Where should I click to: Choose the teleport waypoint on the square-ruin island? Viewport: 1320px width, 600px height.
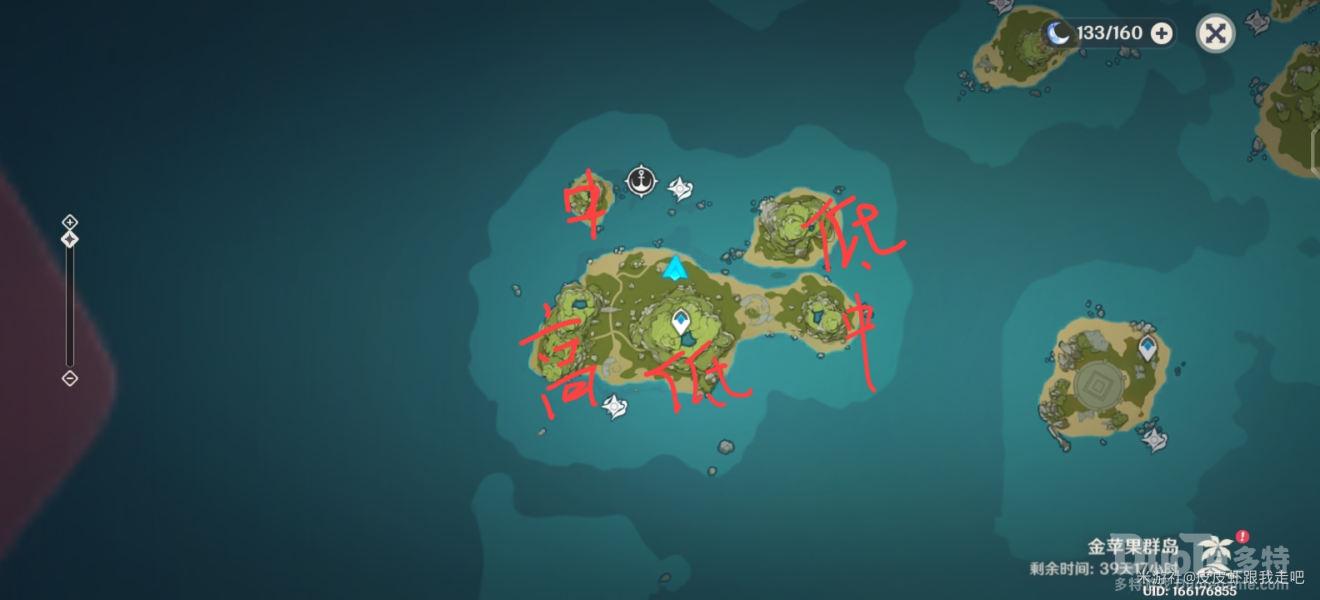click(1148, 348)
